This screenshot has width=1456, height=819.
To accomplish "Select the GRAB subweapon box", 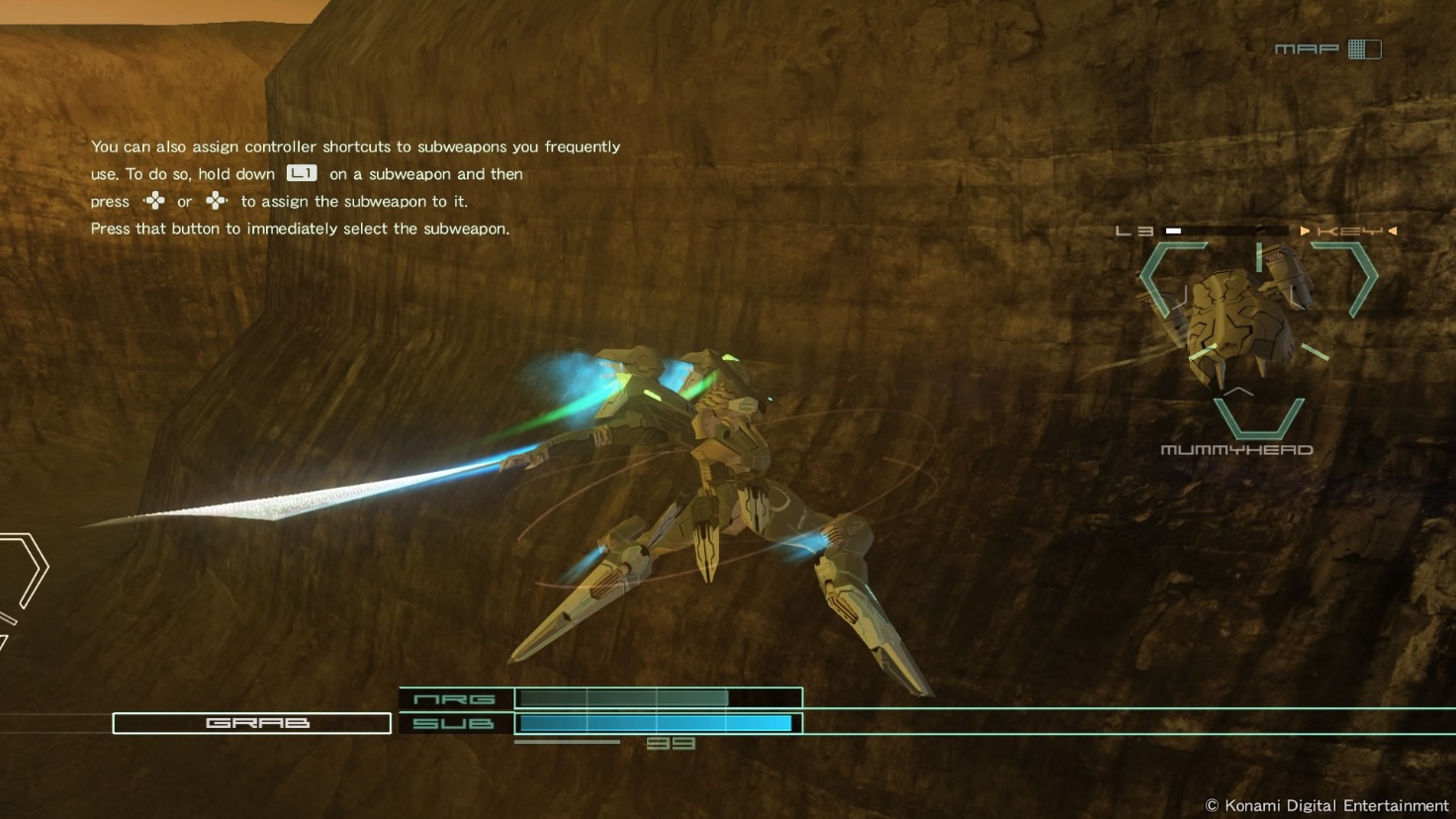I will (x=252, y=723).
